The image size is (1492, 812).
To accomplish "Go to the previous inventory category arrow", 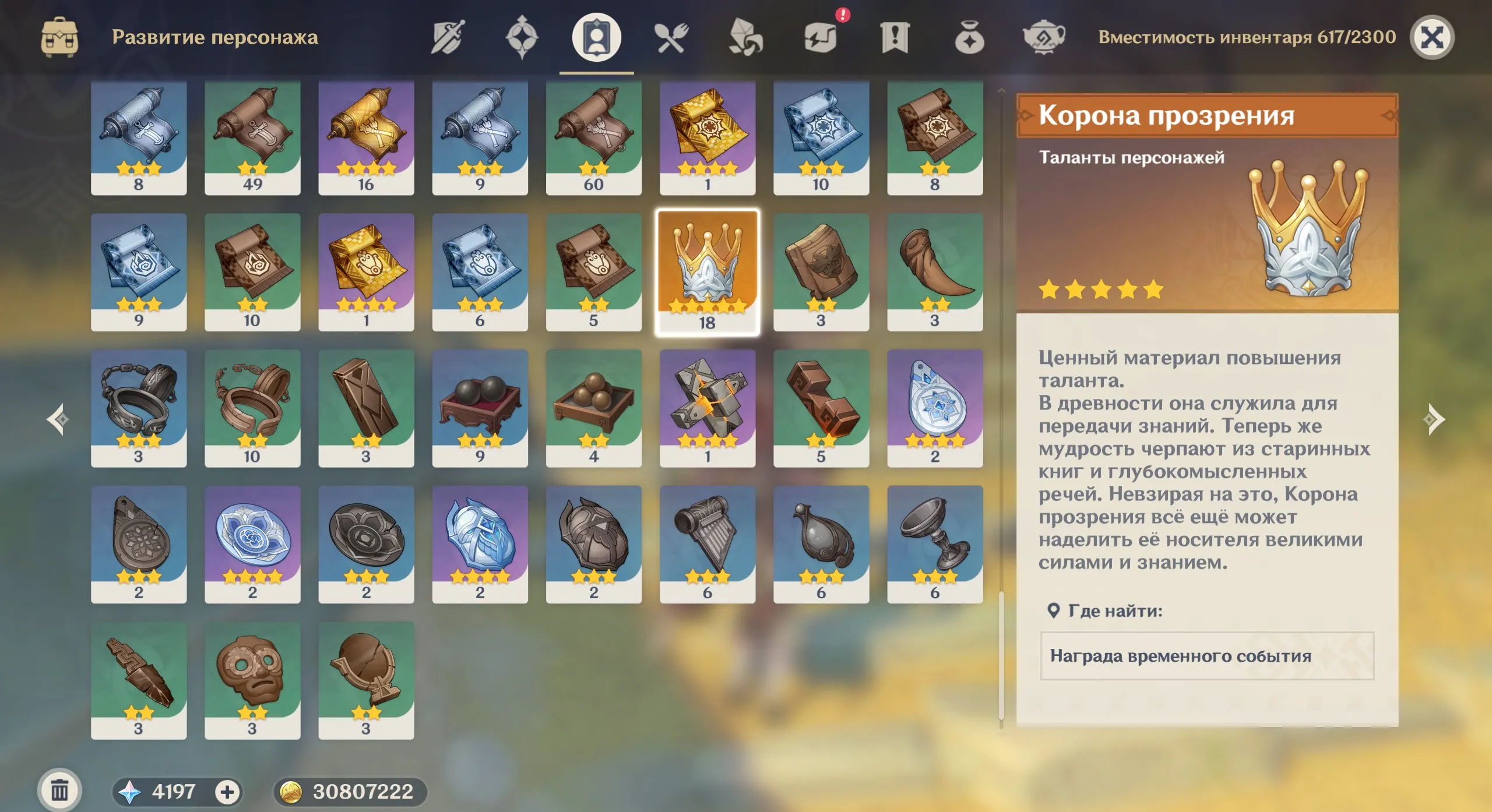I will [x=58, y=419].
